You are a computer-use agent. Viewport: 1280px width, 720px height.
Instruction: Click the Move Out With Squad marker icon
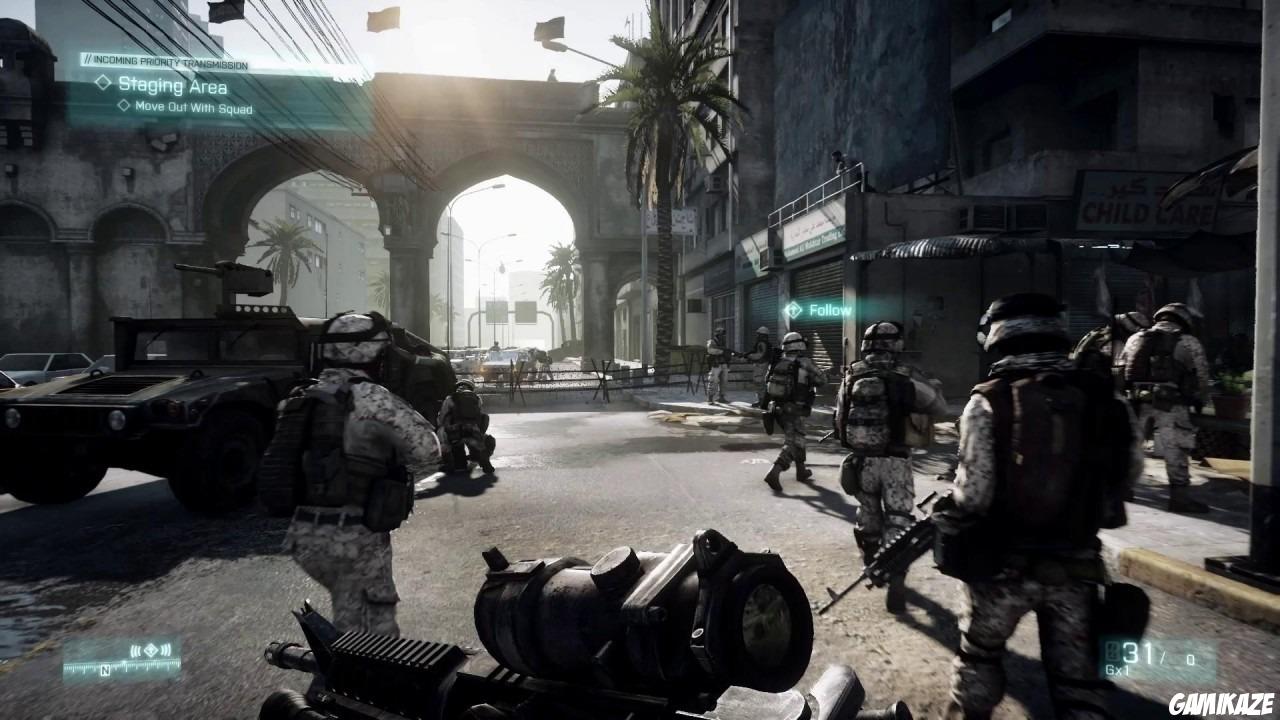click(124, 107)
